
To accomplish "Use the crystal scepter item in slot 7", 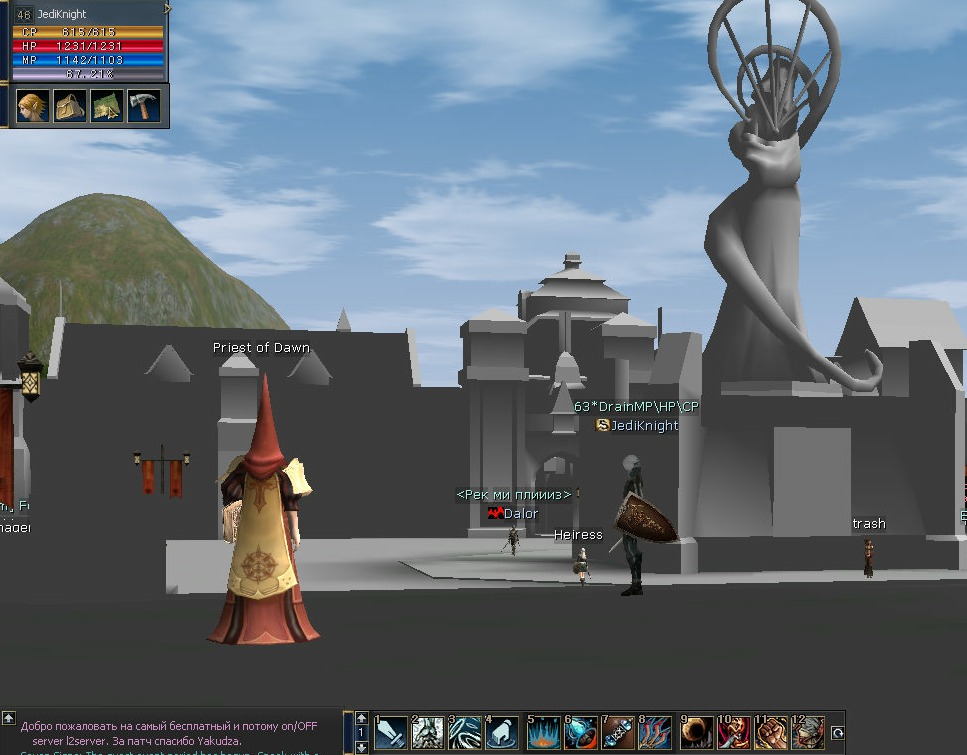I will (618, 733).
